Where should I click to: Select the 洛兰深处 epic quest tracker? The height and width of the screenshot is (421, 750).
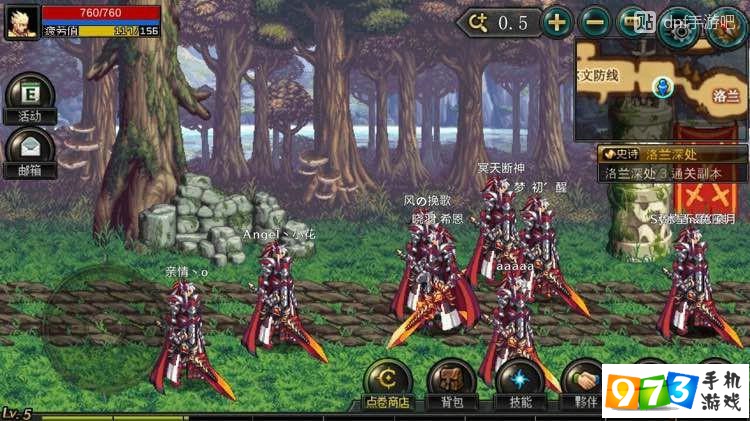(672, 163)
